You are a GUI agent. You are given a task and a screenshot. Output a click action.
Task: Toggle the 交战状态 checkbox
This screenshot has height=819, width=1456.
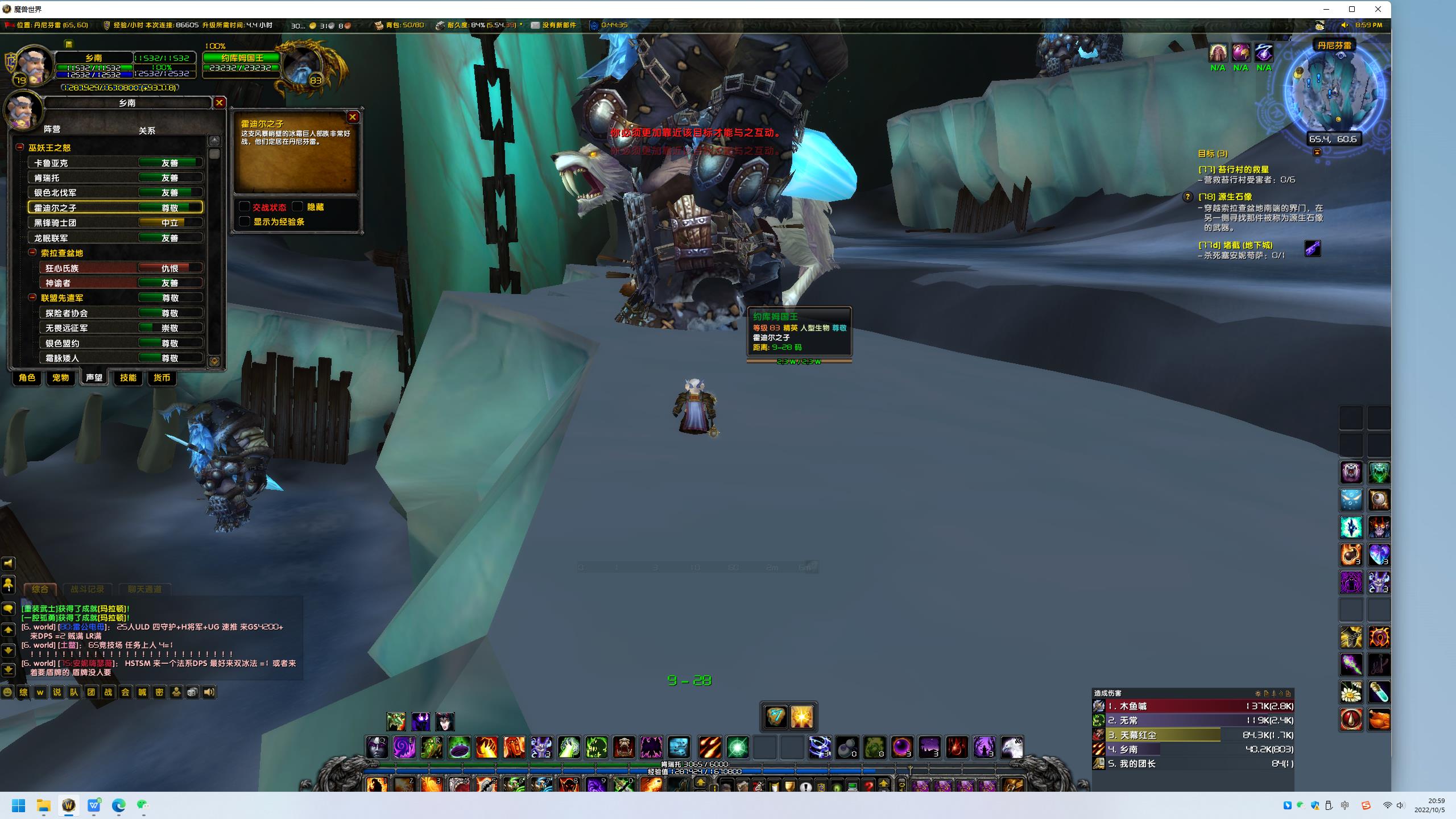click(245, 206)
